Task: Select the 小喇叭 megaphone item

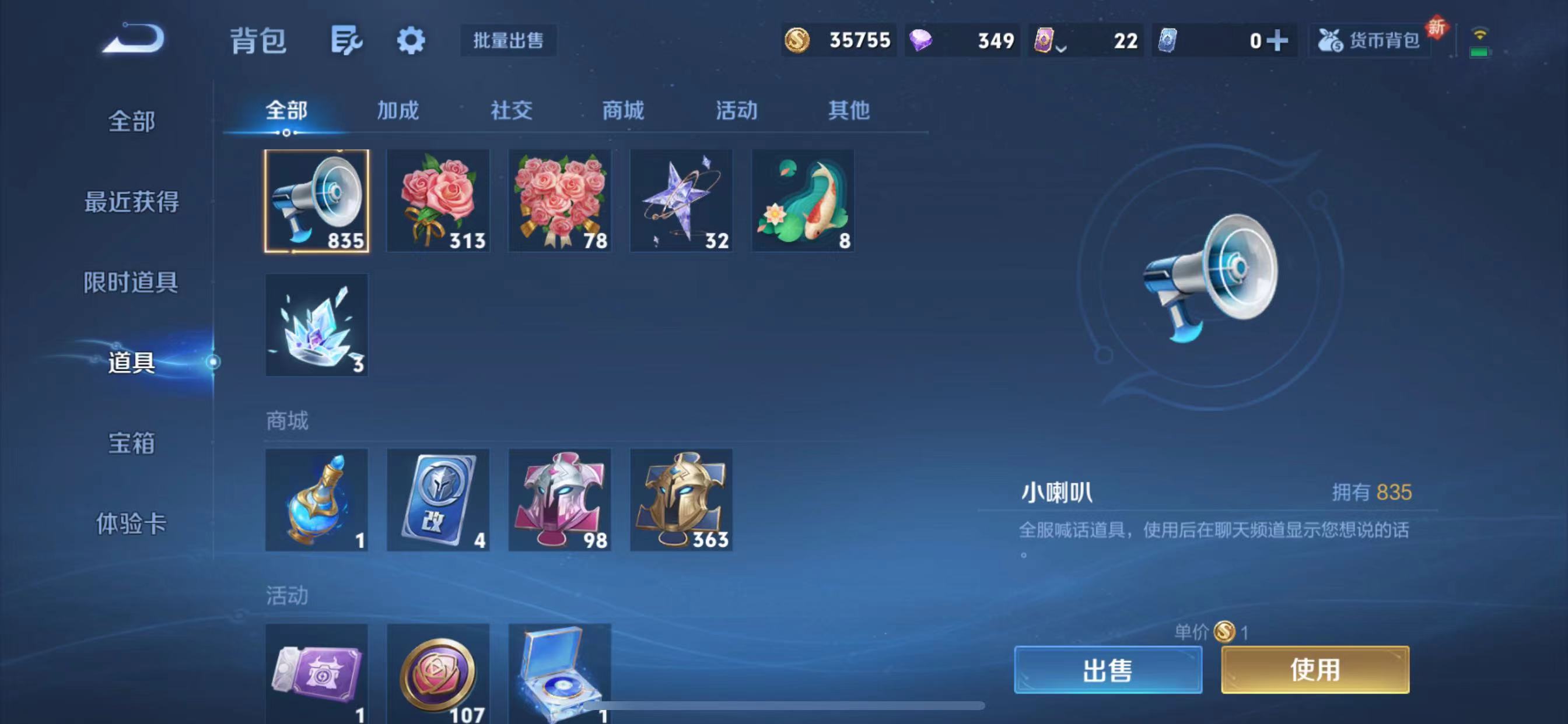Action: pyautogui.click(x=317, y=201)
